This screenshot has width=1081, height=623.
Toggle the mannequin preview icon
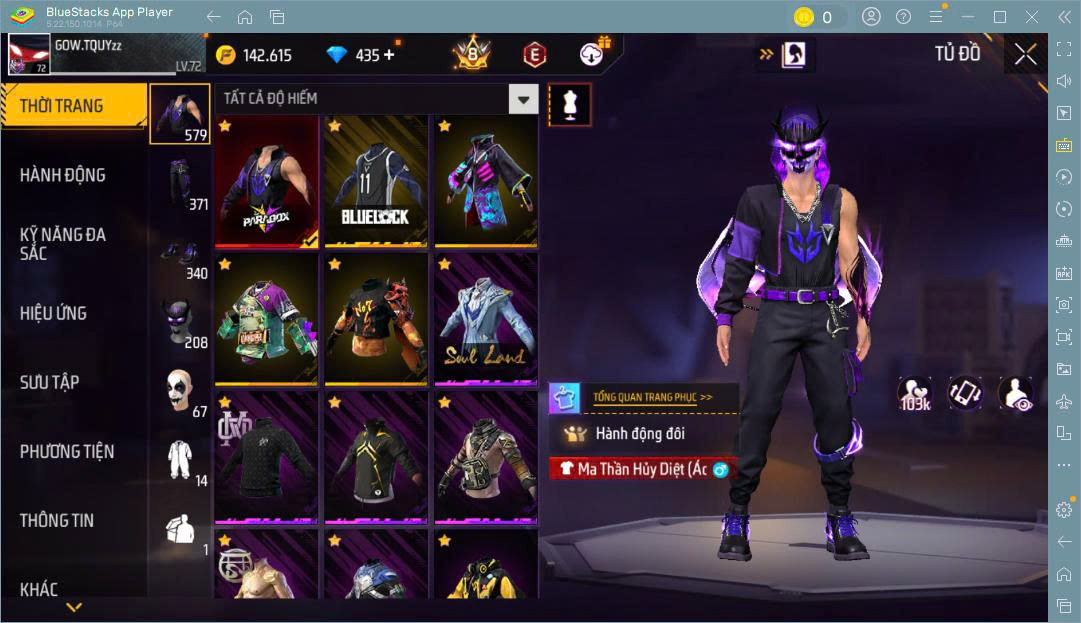[x=570, y=104]
